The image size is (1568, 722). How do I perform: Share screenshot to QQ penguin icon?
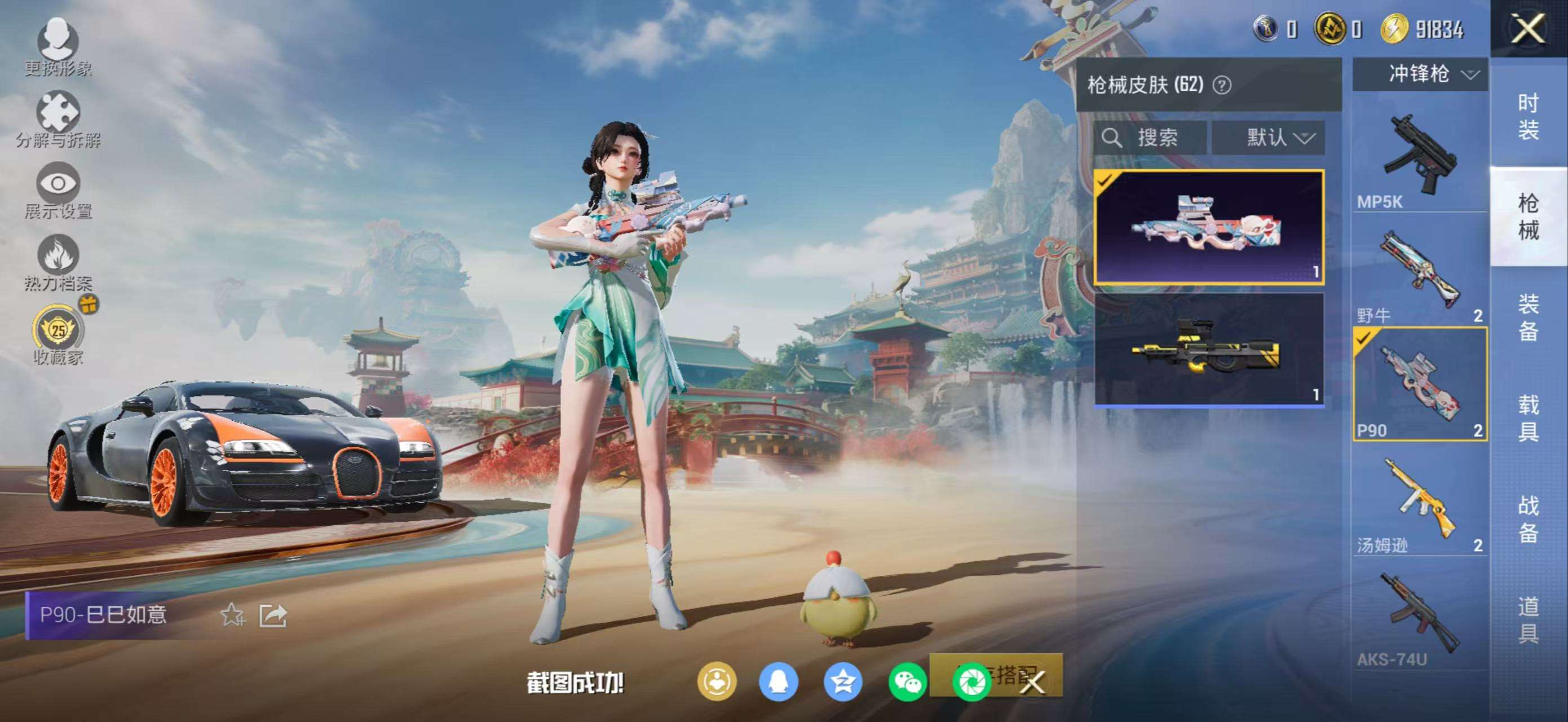click(x=778, y=682)
